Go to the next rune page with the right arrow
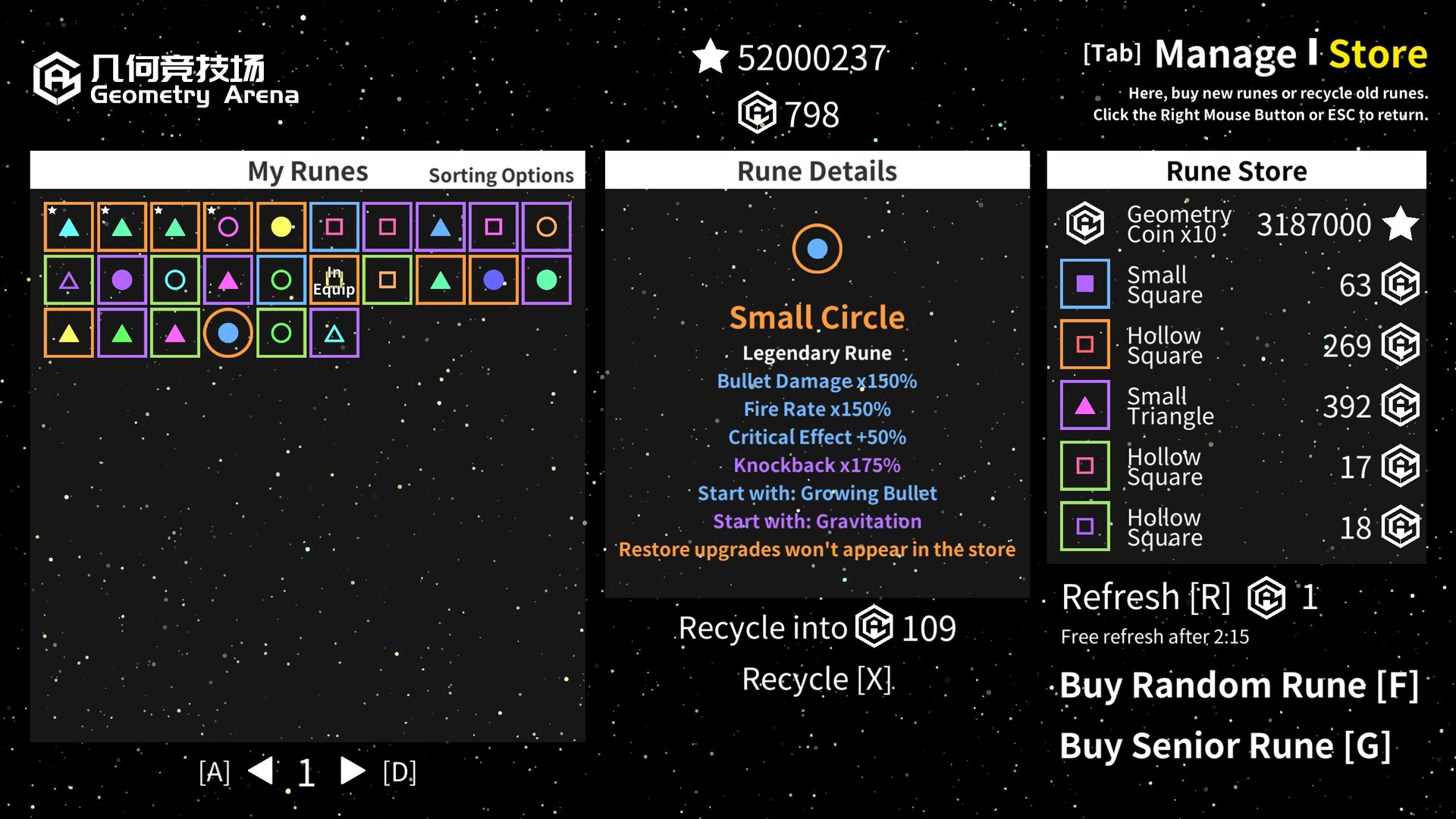Screen dimensions: 1456x819 [353, 770]
